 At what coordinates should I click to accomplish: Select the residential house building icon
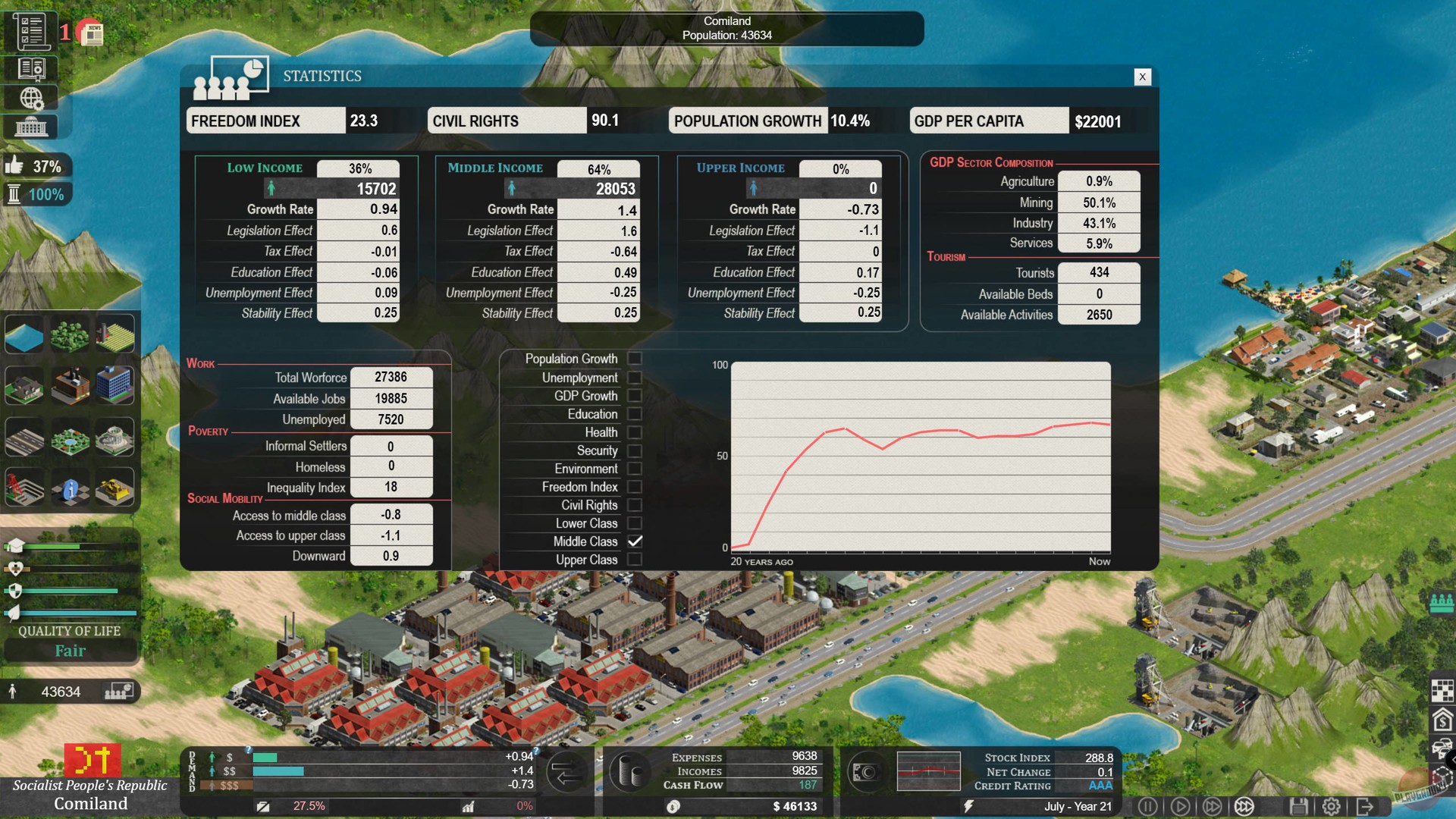[x=24, y=385]
